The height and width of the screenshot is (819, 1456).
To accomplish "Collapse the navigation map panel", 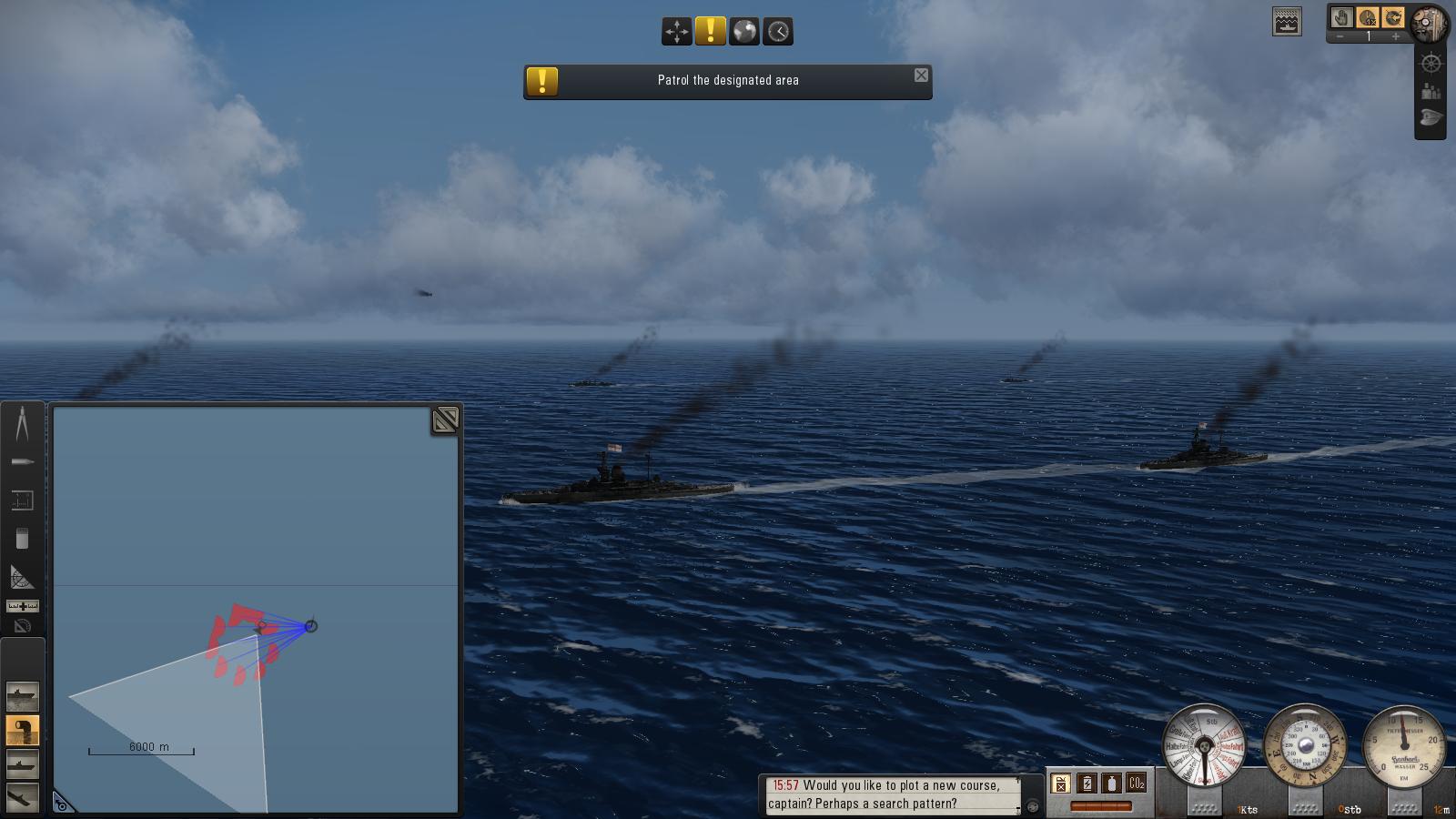I will (x=445, y=420).
